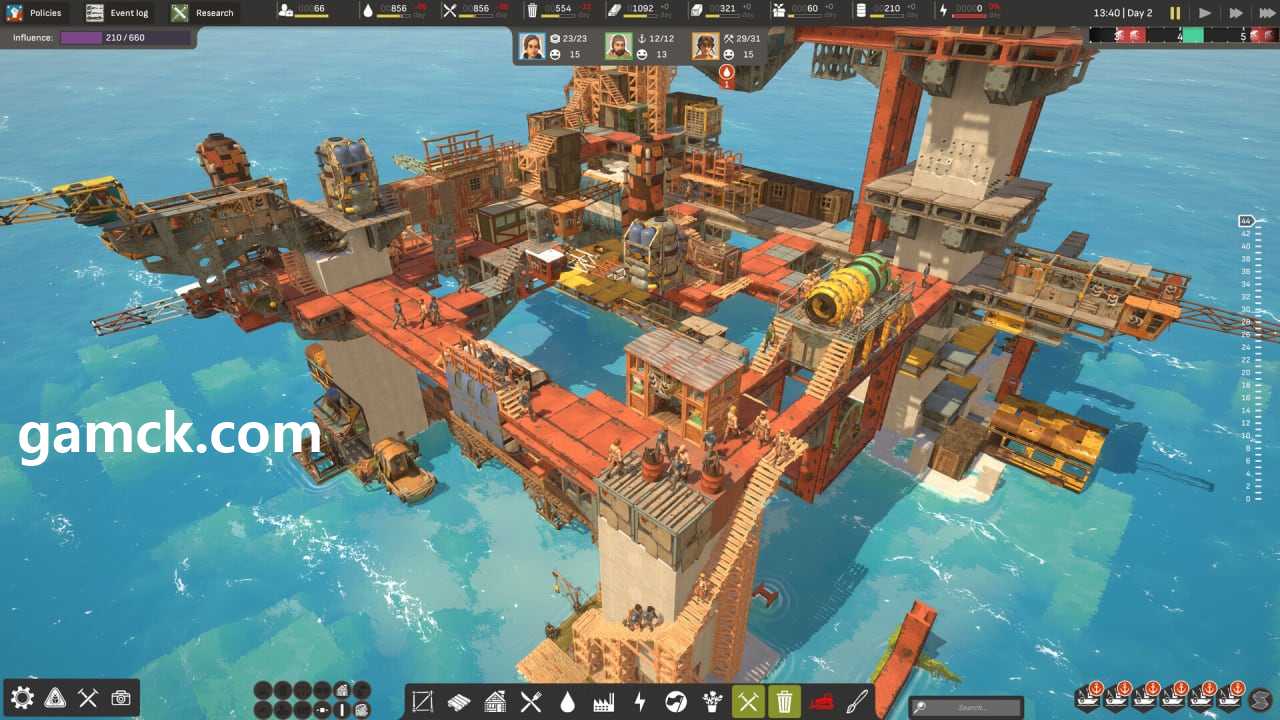Open the Event log
1280x720 pixels.
[x=117, y=13]
